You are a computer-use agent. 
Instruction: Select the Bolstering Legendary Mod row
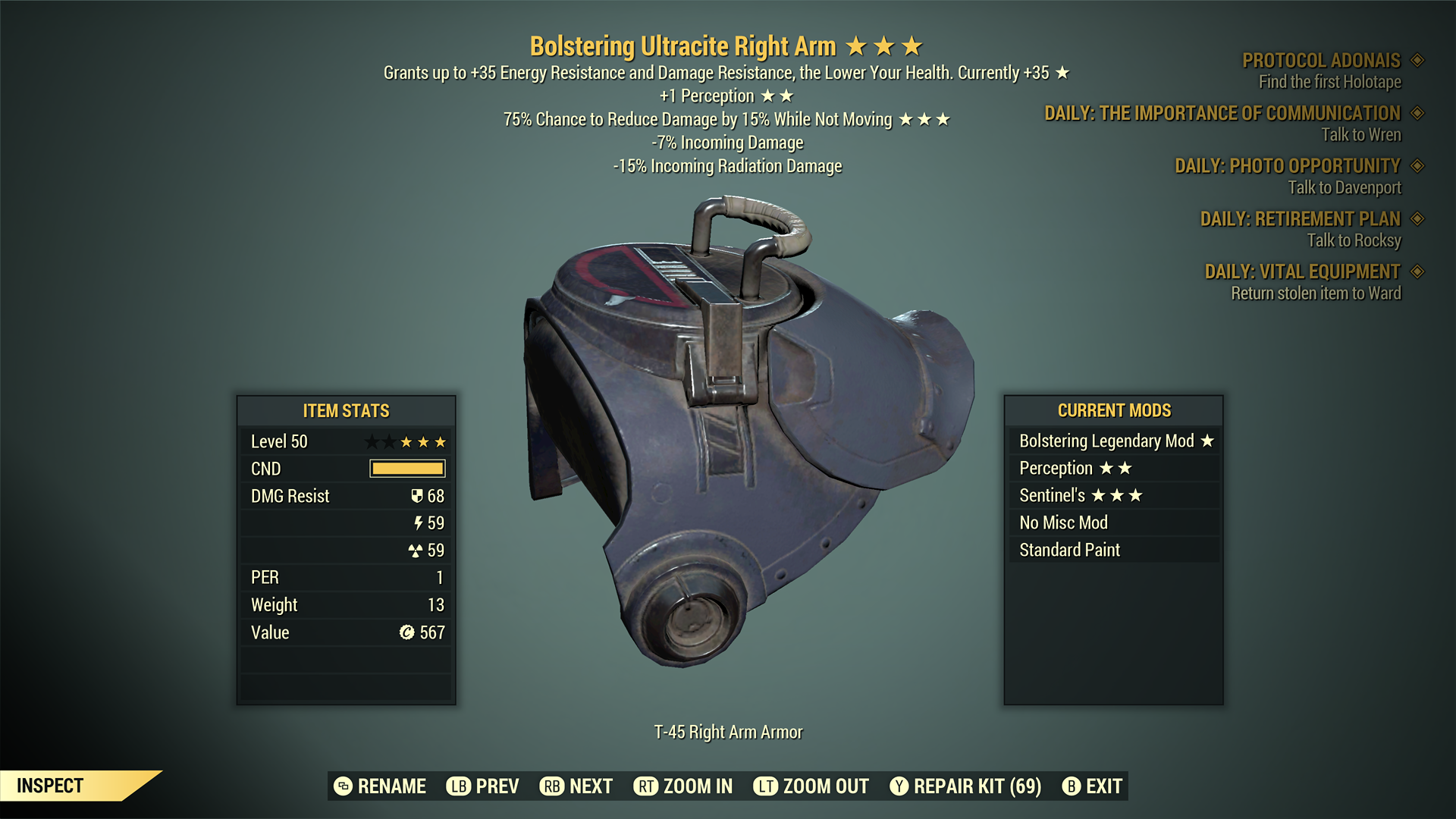coord(1115,441)
